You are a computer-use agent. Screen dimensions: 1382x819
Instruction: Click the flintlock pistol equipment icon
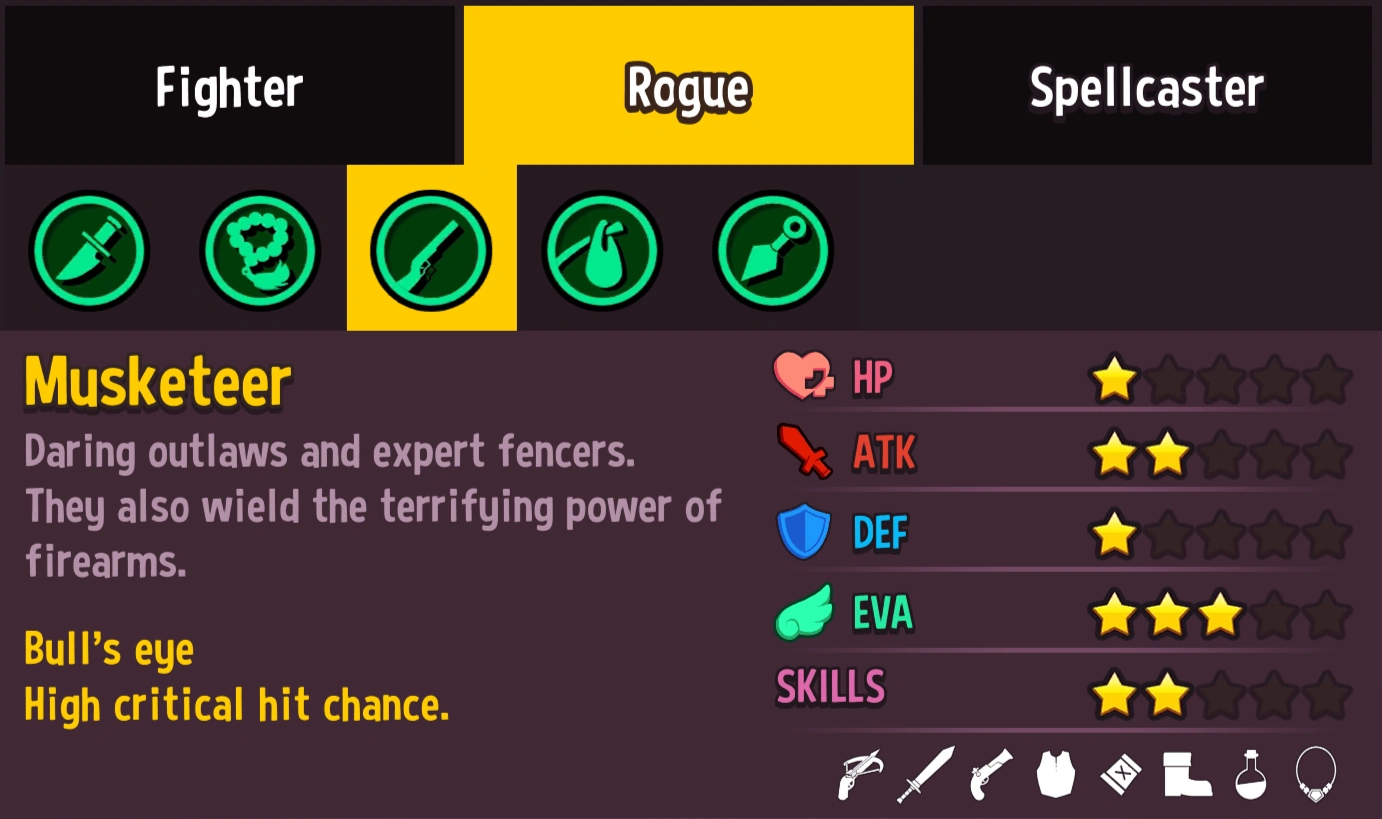pos(989,775)
